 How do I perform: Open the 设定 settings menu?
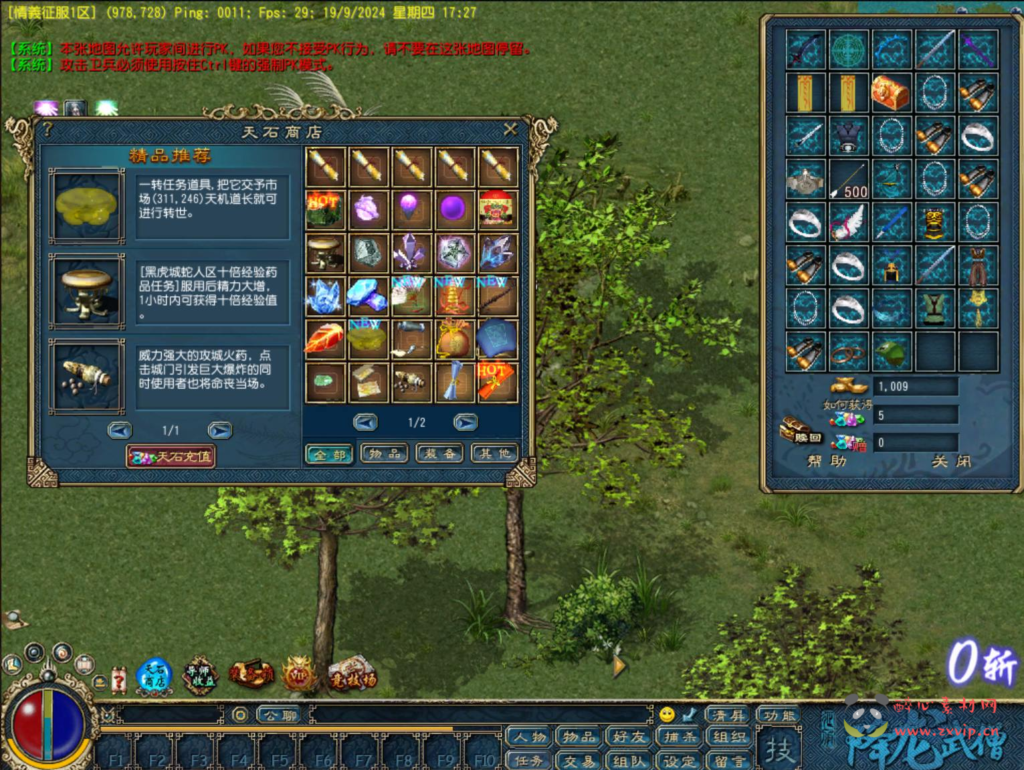tap(680, 761)
